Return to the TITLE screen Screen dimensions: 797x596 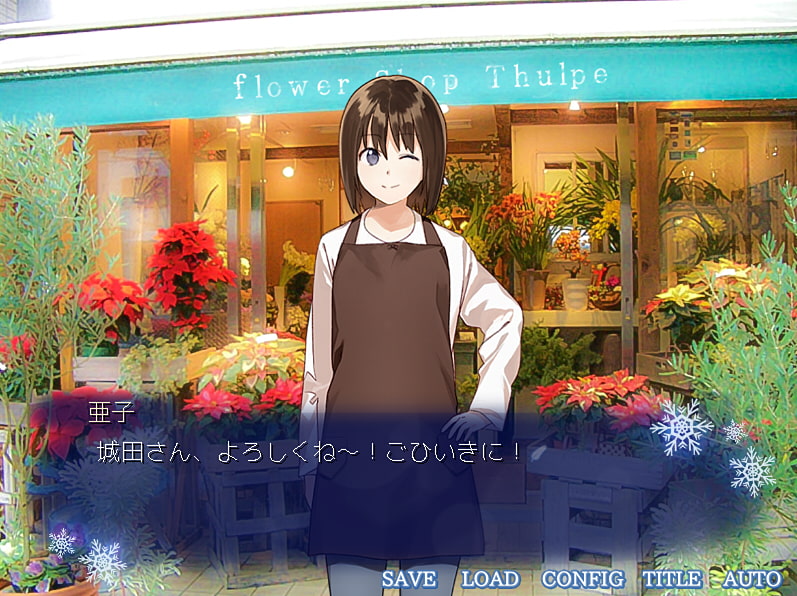[672, 579]
